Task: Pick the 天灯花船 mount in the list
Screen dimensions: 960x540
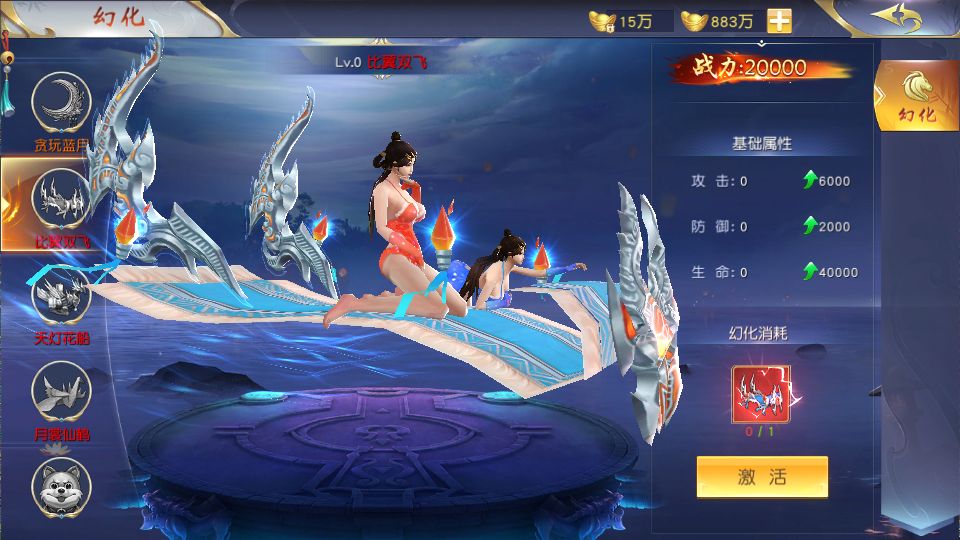Action: (x=62, y=296)
